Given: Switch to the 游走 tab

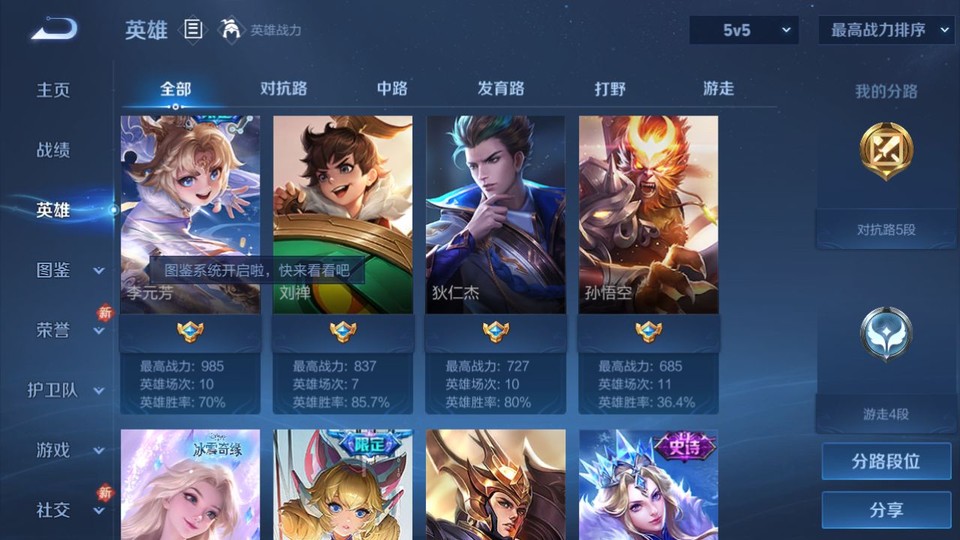Looking at the screenshot, I should coord(718,88).
